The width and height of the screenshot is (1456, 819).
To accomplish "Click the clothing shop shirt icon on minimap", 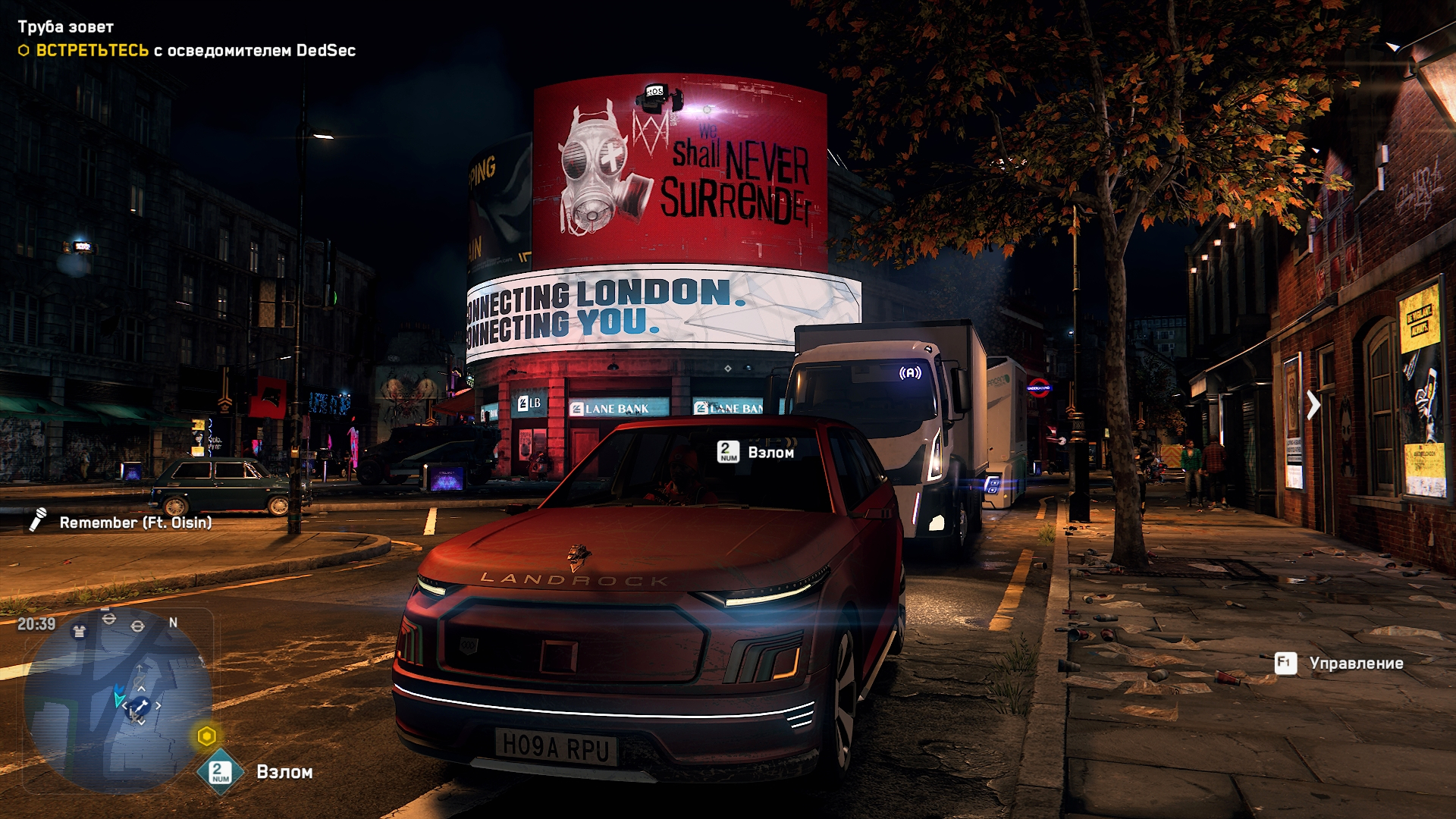I will pyautogui.click(x=79, y=631).
